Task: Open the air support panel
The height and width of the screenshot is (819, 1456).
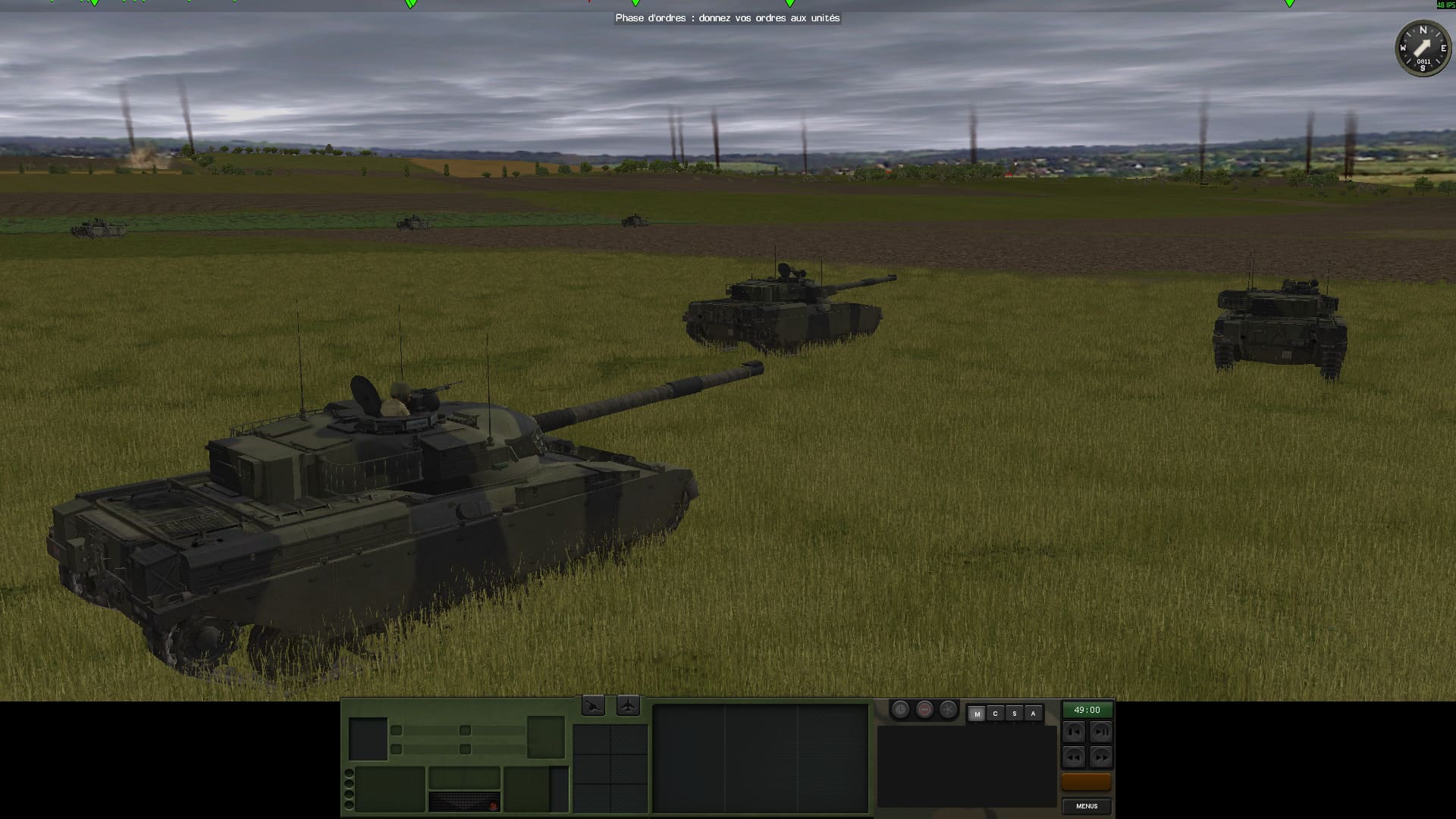Action: [x=628, y=706]
